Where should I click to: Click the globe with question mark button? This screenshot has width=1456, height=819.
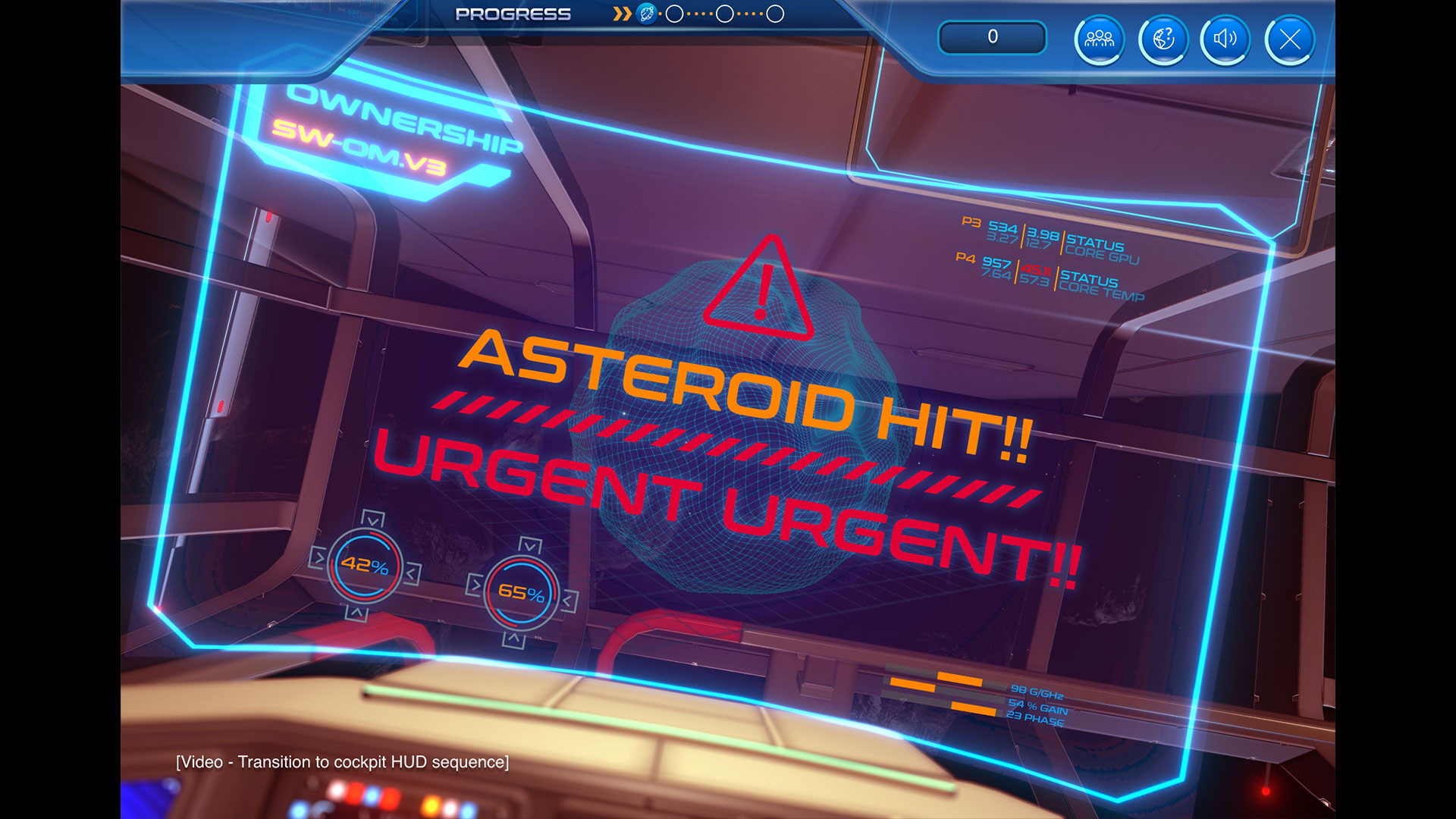[1163, 39]
